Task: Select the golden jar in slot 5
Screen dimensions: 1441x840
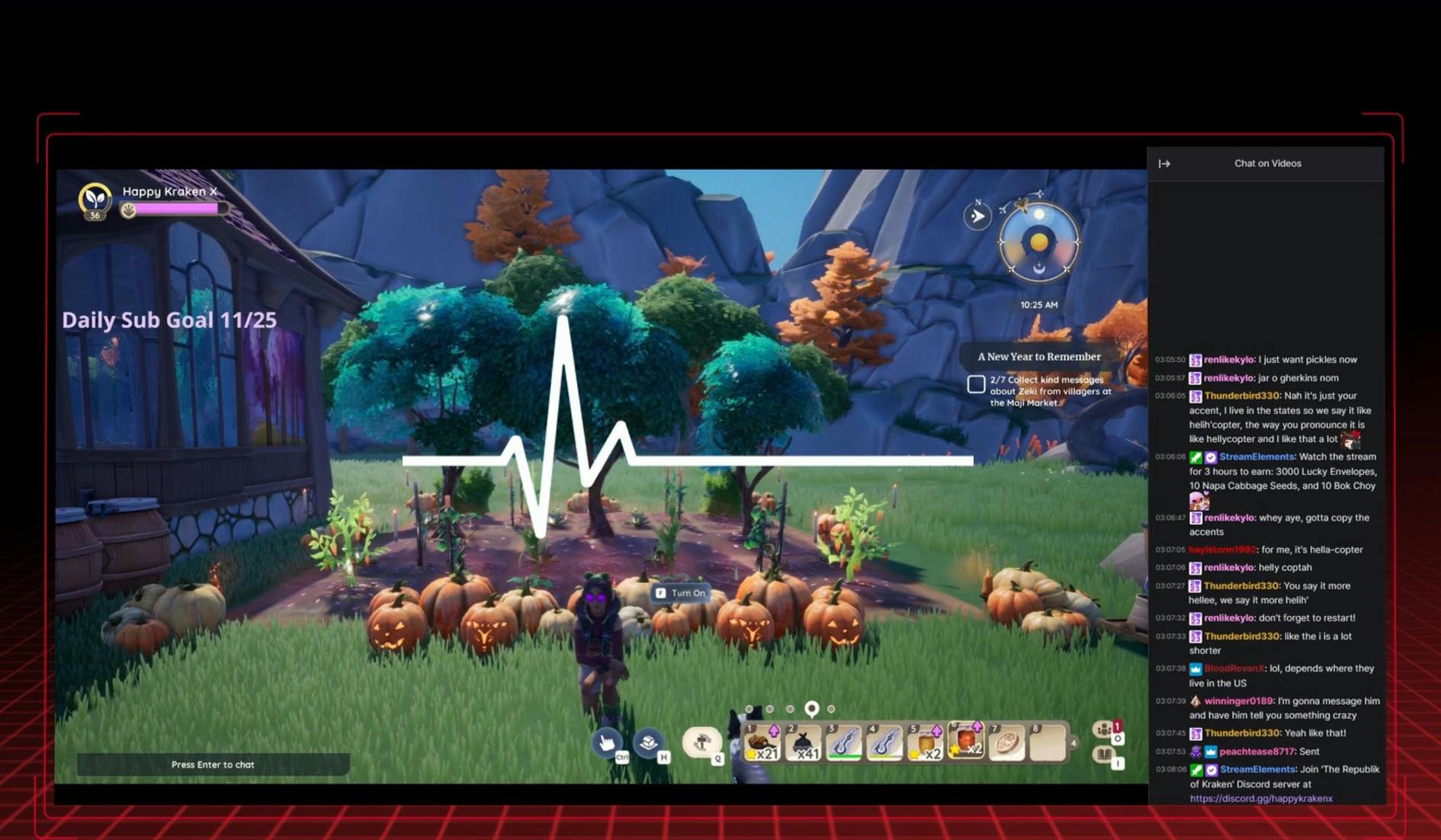Action: point(925,742)
